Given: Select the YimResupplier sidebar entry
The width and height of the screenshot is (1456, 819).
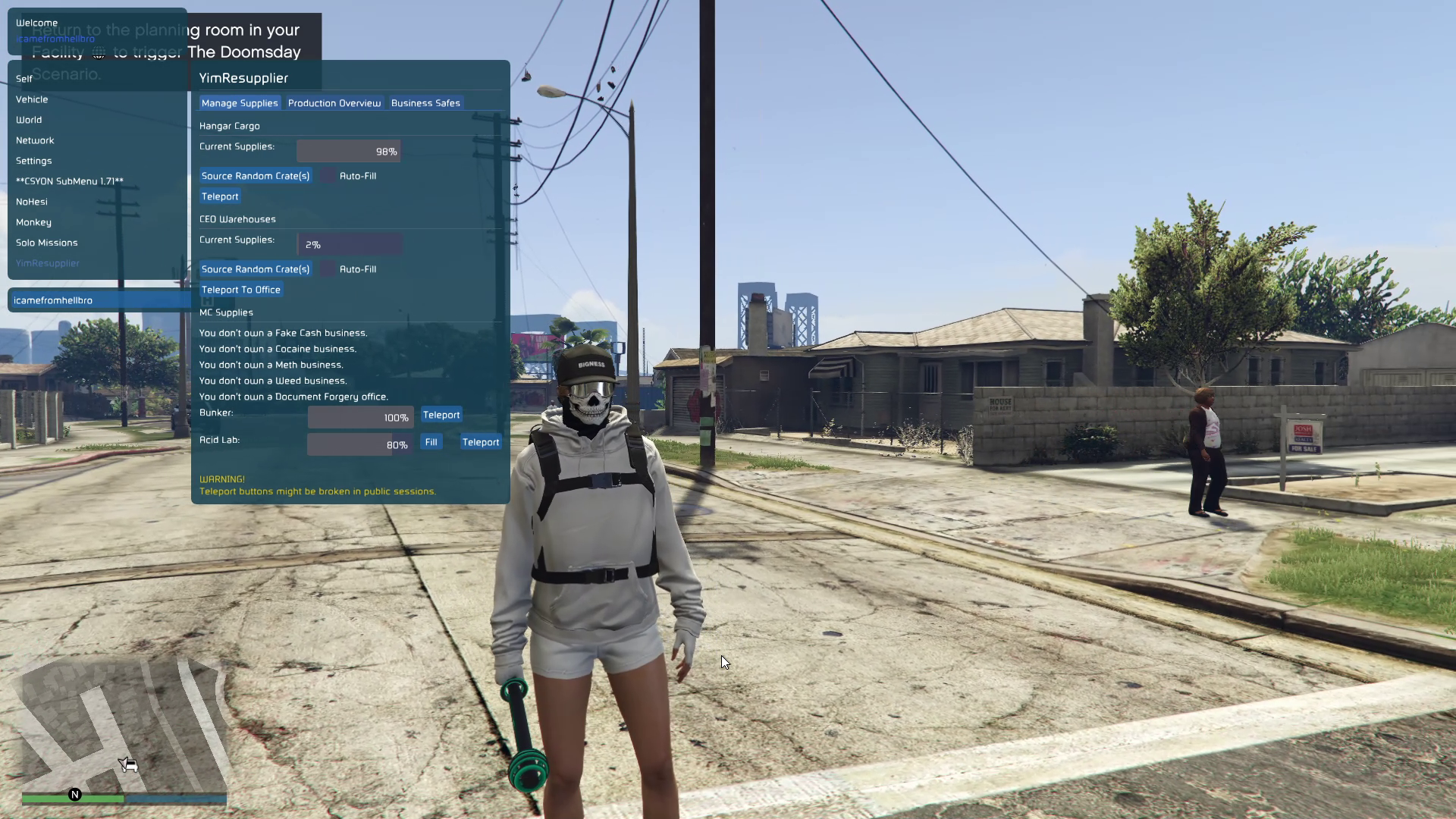Looking at the screenshot, I should 48,263.
